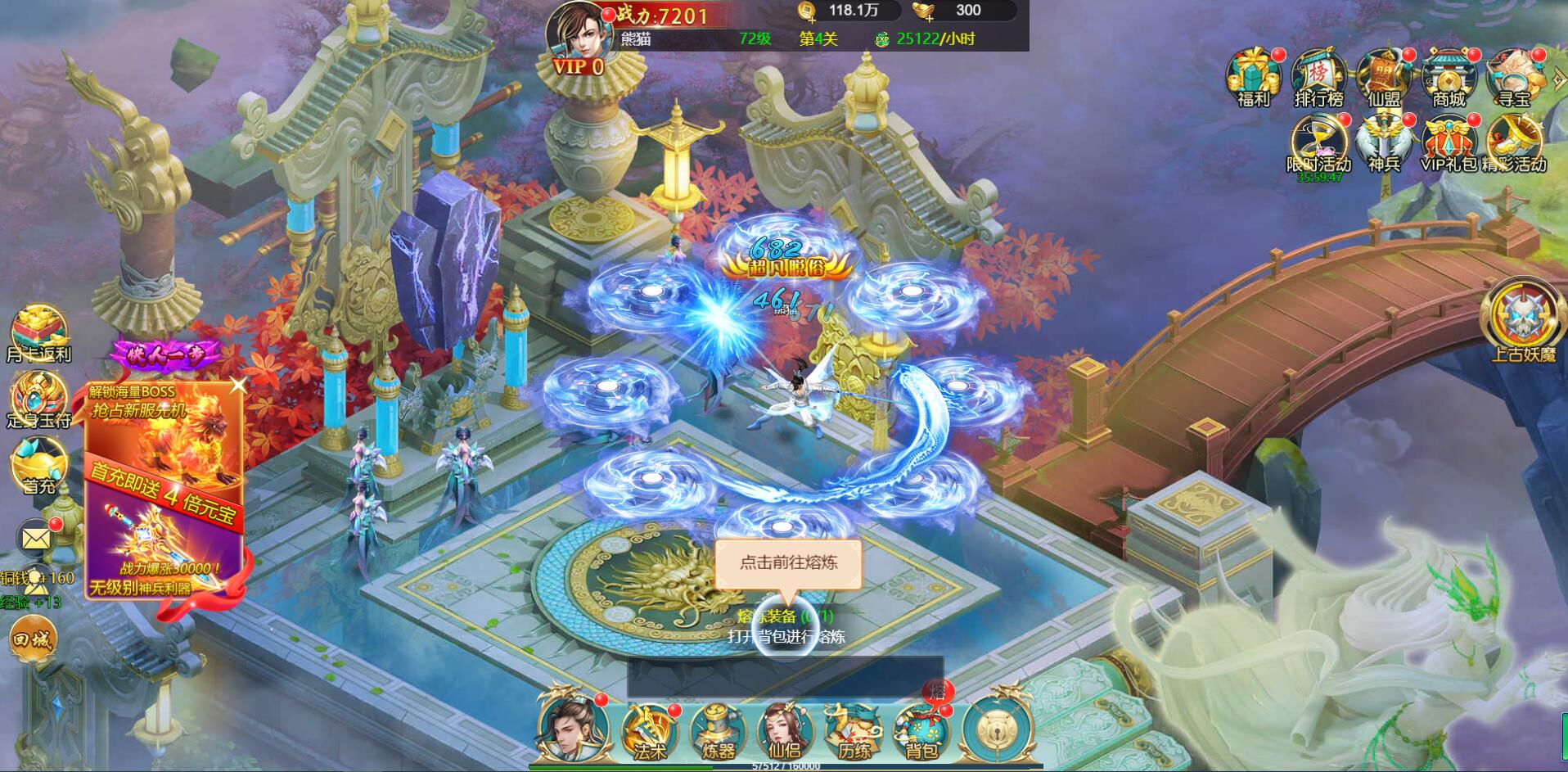Open the 月卡返利 monthly card rebate
Screen dimensions: 1568x772
coord(39,333)
